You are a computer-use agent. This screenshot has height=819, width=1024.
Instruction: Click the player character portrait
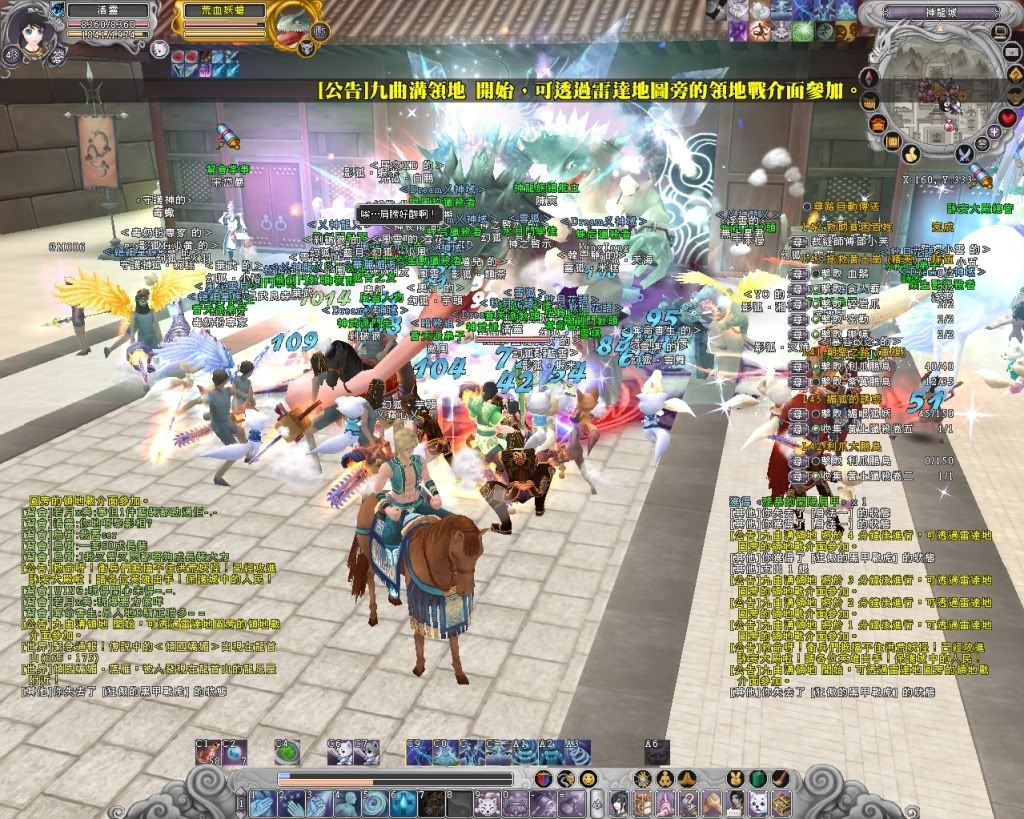coord(28,37)
